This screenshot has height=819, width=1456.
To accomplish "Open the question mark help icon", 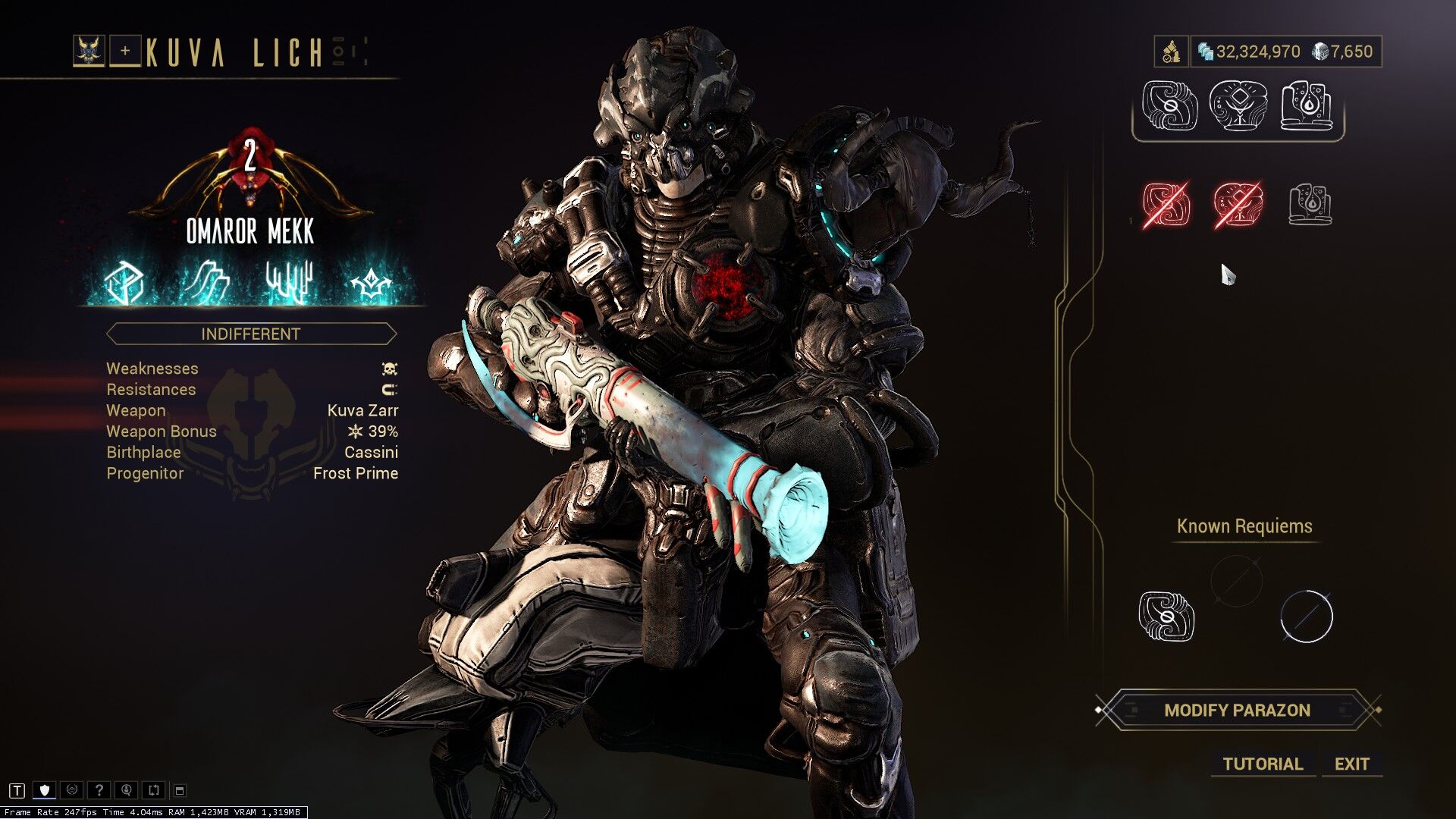I will 99,790.
